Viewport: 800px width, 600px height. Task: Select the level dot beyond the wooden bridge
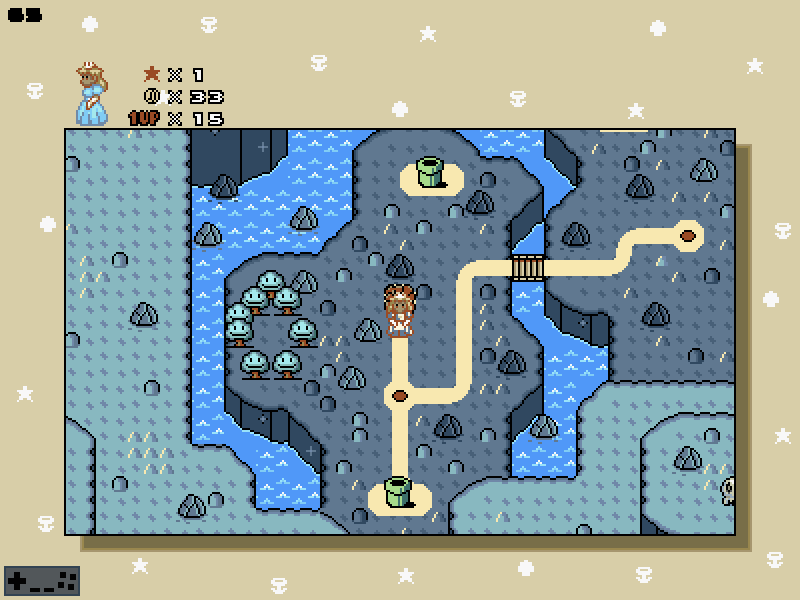click(x=688, y=236)
